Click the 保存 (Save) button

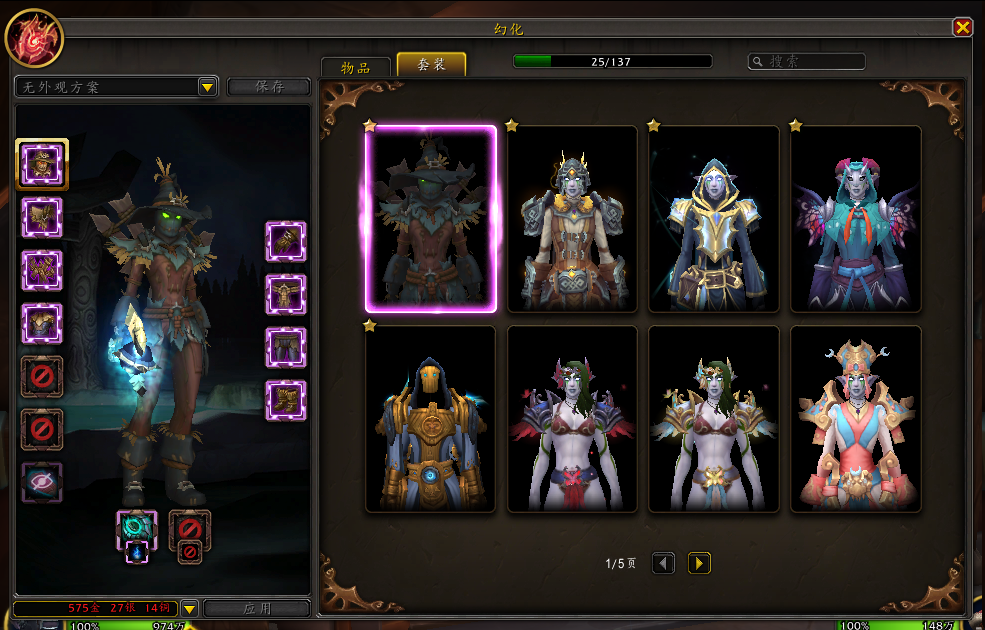269,87
